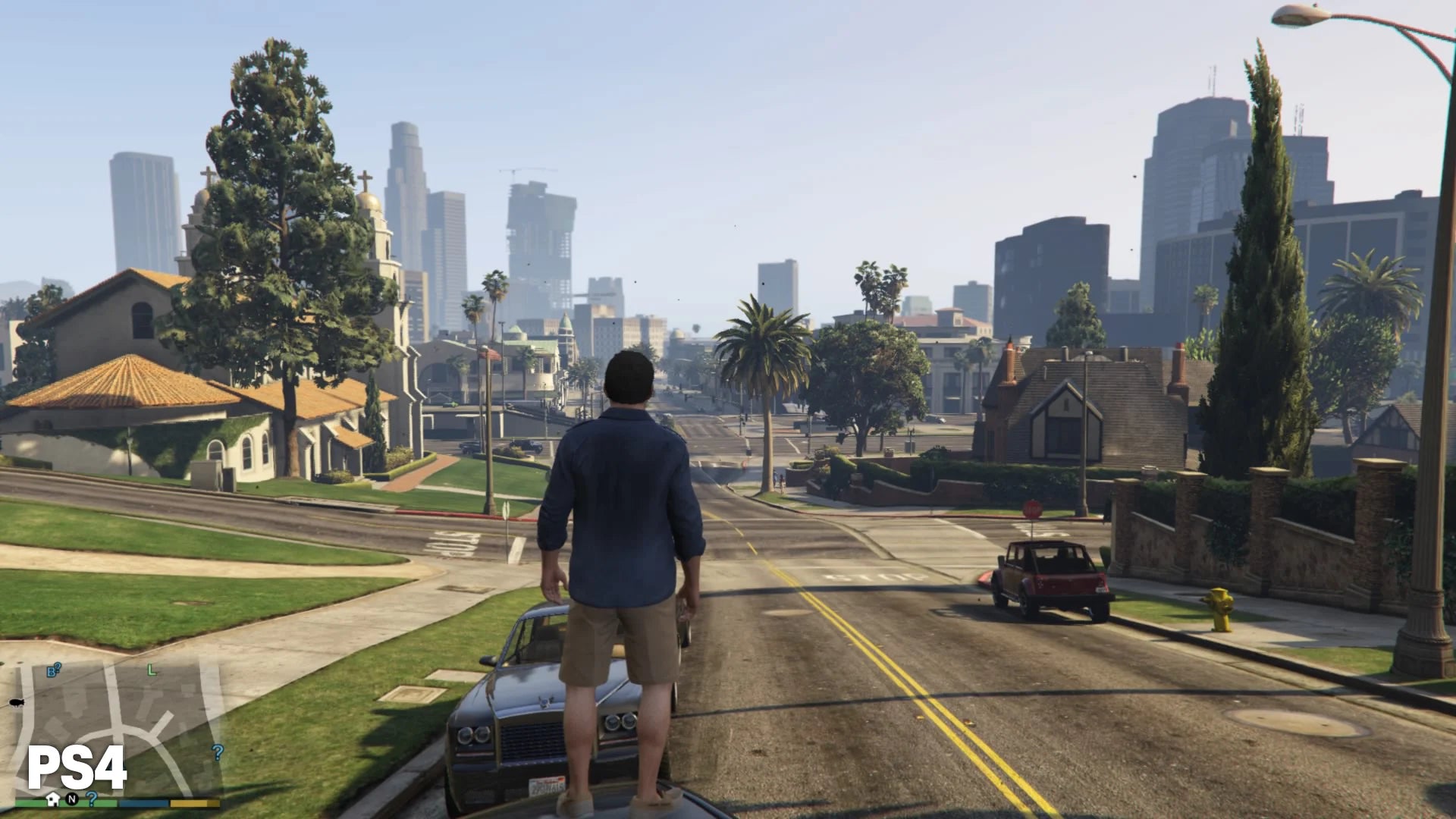Click the blue special ability meter
This screenshot has width=1456, height=819.
click(x=143, y=803)
